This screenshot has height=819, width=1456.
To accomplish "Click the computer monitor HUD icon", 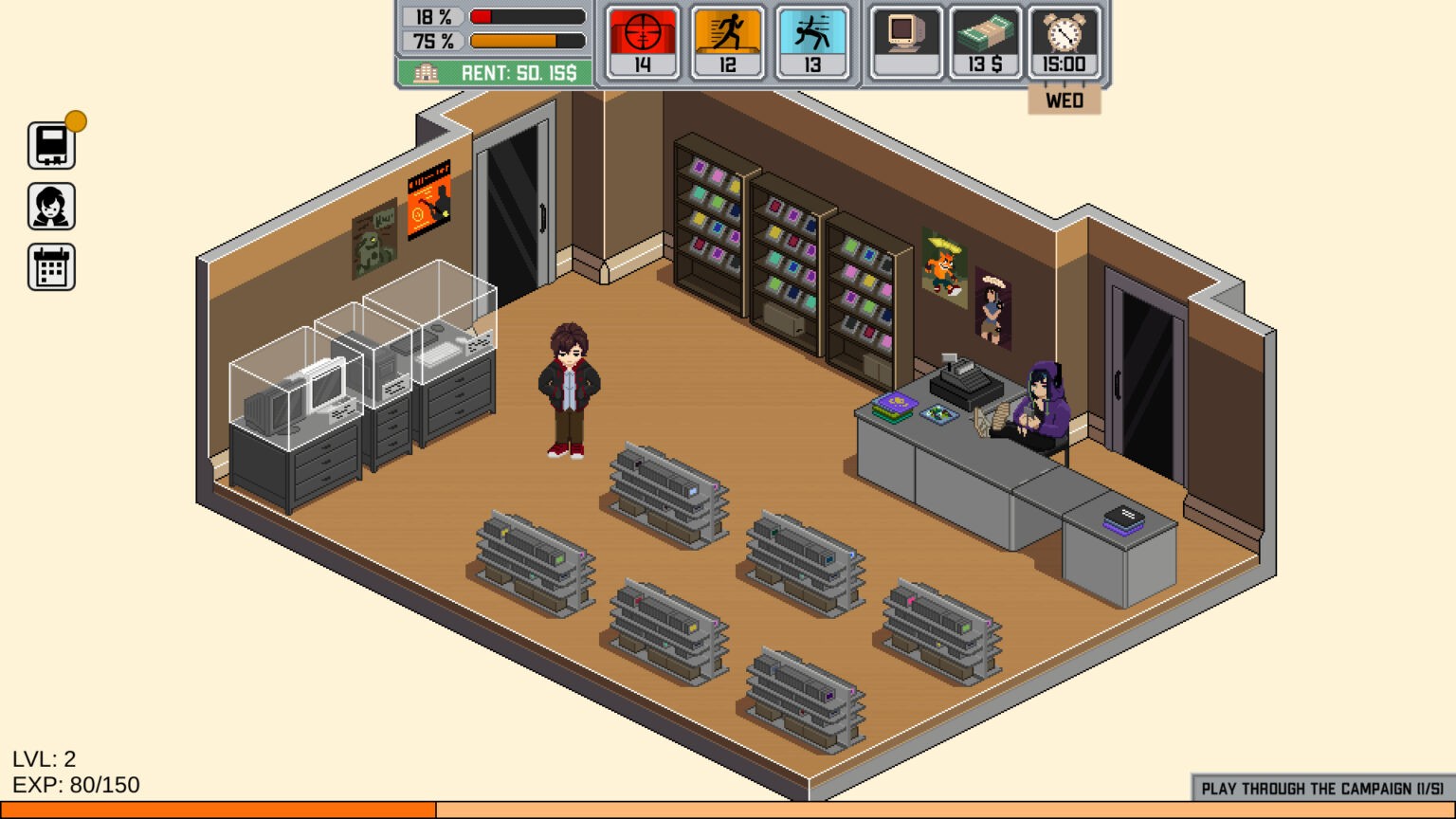I will click(x=906, y=42).
